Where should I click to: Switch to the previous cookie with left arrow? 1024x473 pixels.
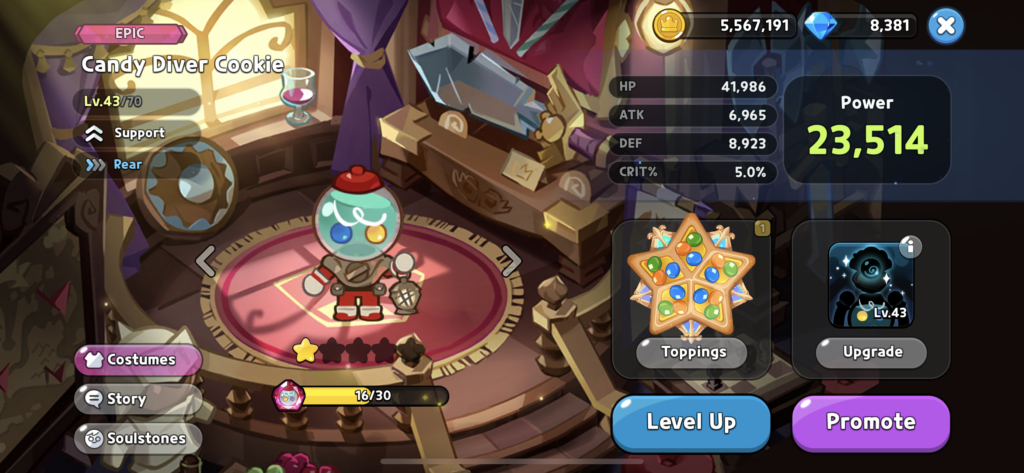tap(206, 261)
